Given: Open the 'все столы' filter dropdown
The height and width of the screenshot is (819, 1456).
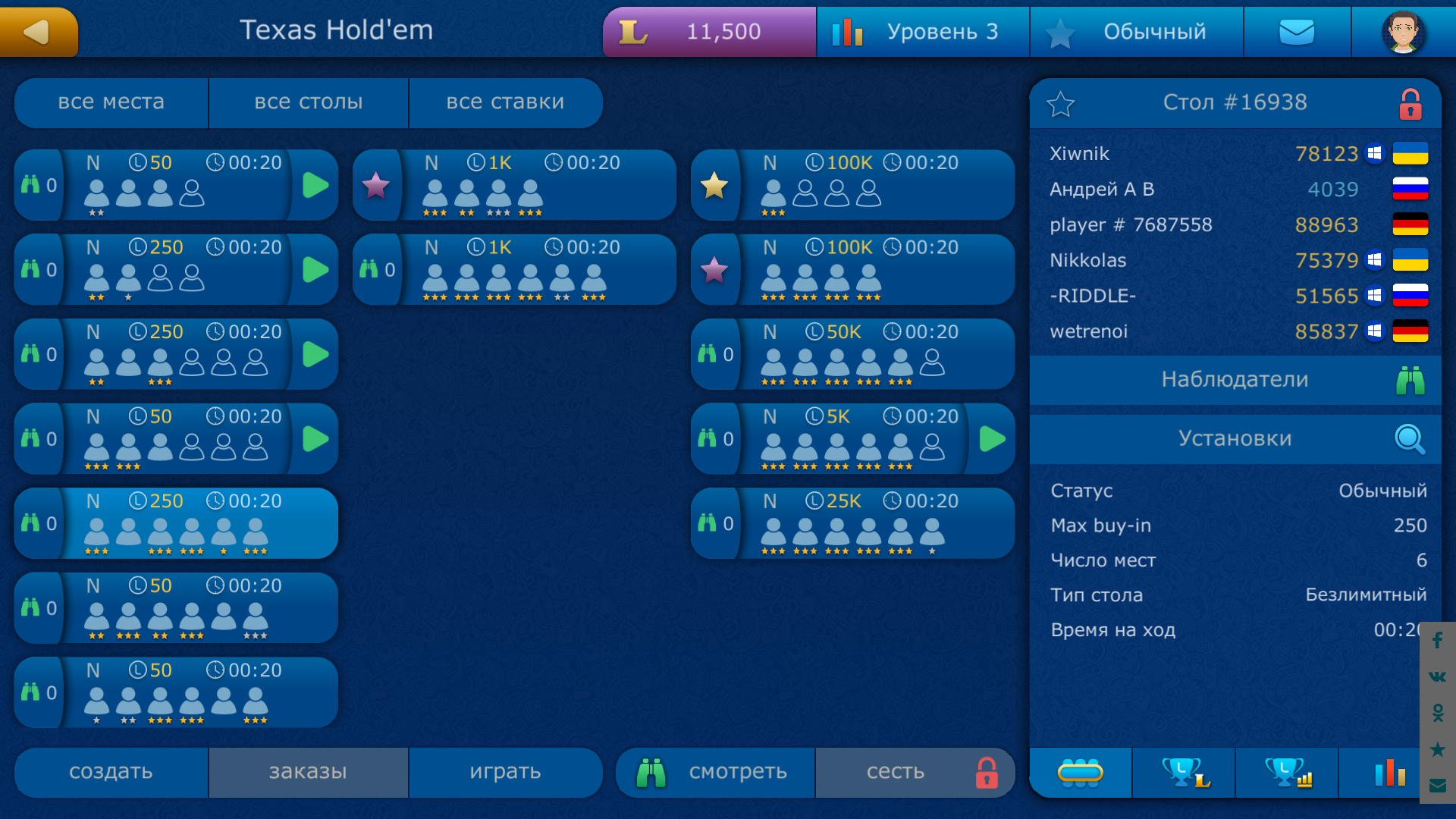Looking at the screenshot, I should [x=308, y=102].
